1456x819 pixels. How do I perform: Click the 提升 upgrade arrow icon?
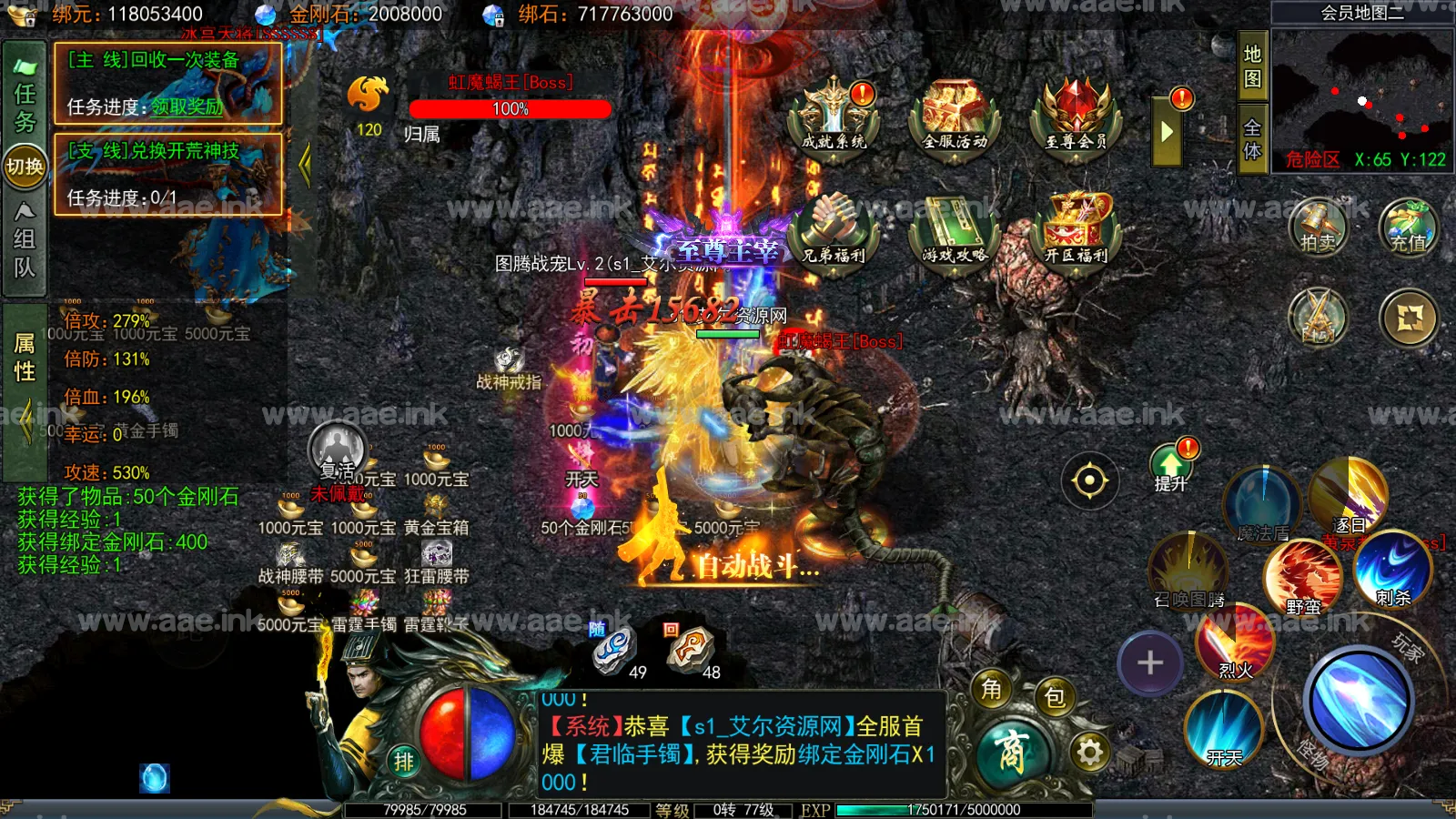click(x=1171, y=467)
